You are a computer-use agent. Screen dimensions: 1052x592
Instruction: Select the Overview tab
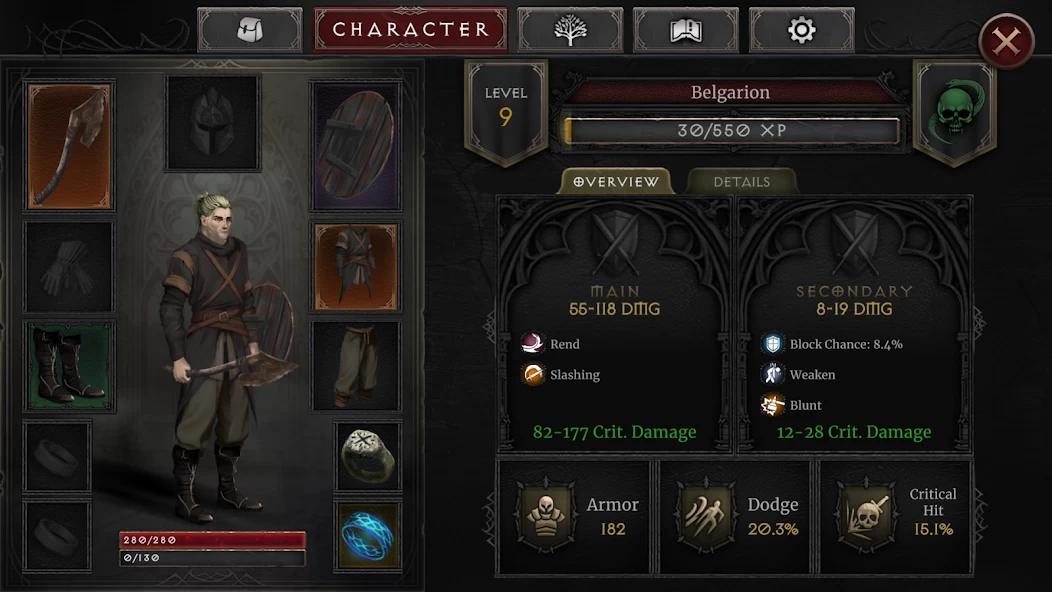(616, 182)
